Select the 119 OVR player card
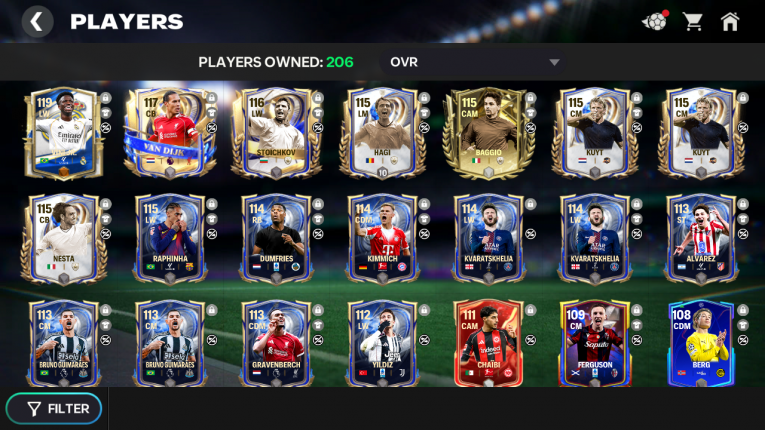This screenshot has width=765, height=430. (x=59, y=133)
